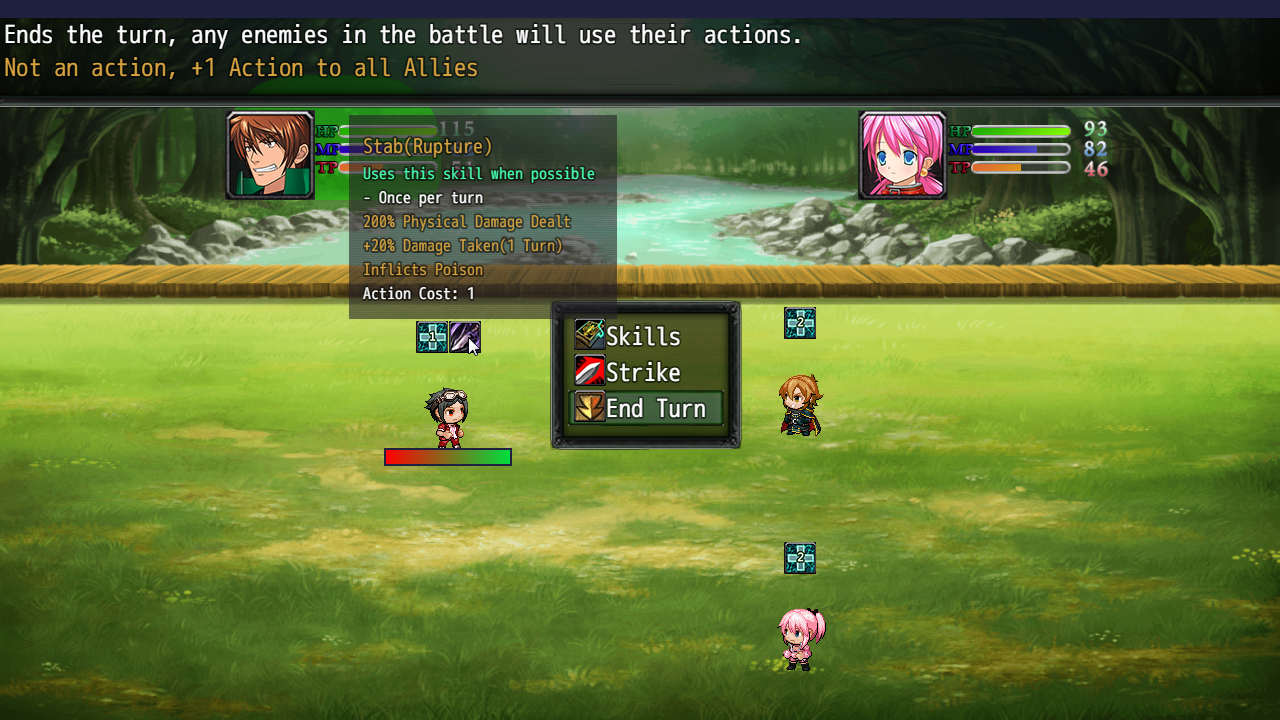The height and width of the screenshot is (720, 1280).
Task: Open the Skills menu entry
Action: (641, 336)
